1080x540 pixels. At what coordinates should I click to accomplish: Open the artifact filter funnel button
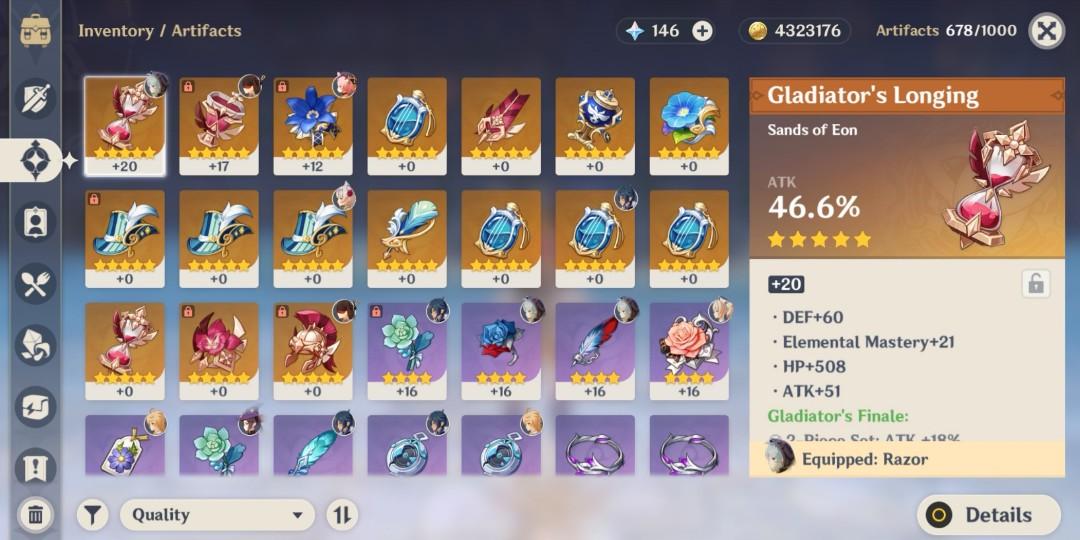point(93,515)
